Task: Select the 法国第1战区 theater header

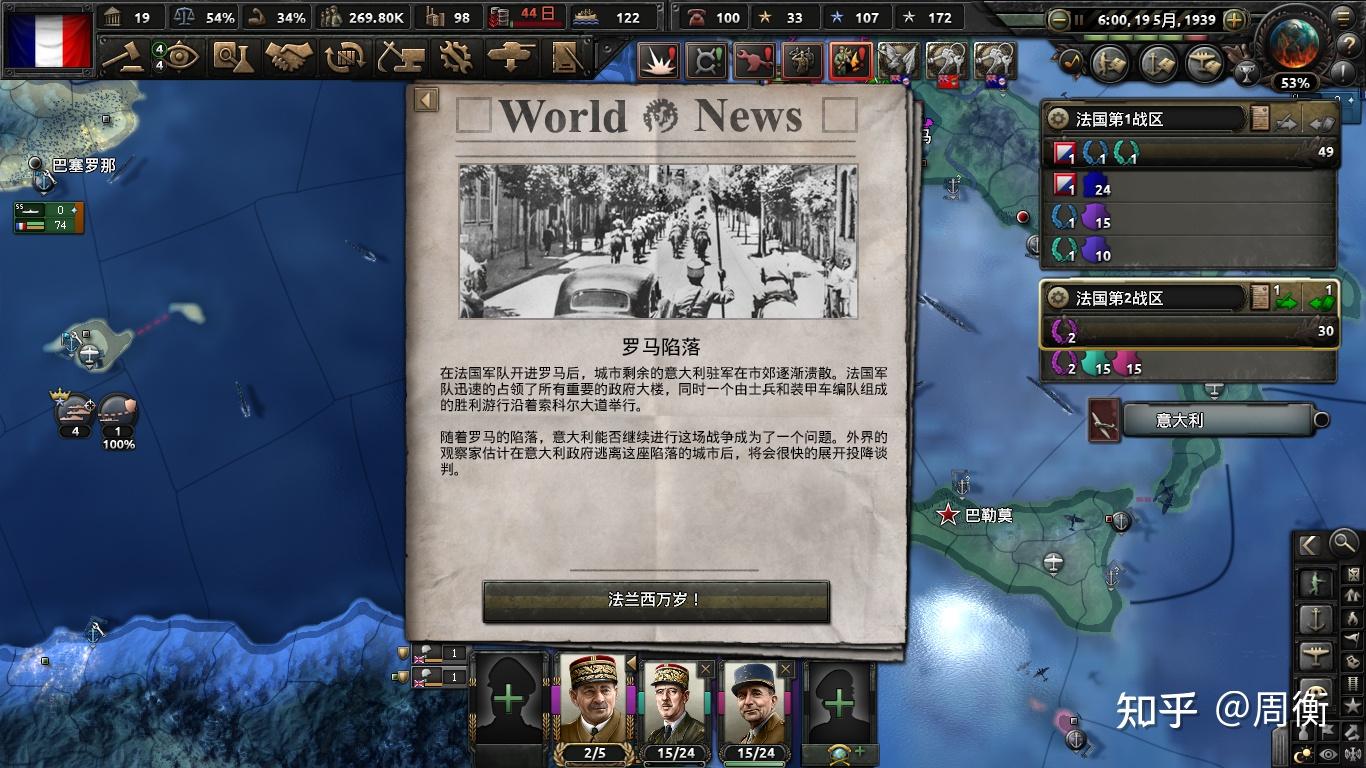Action: [1140, 118]
